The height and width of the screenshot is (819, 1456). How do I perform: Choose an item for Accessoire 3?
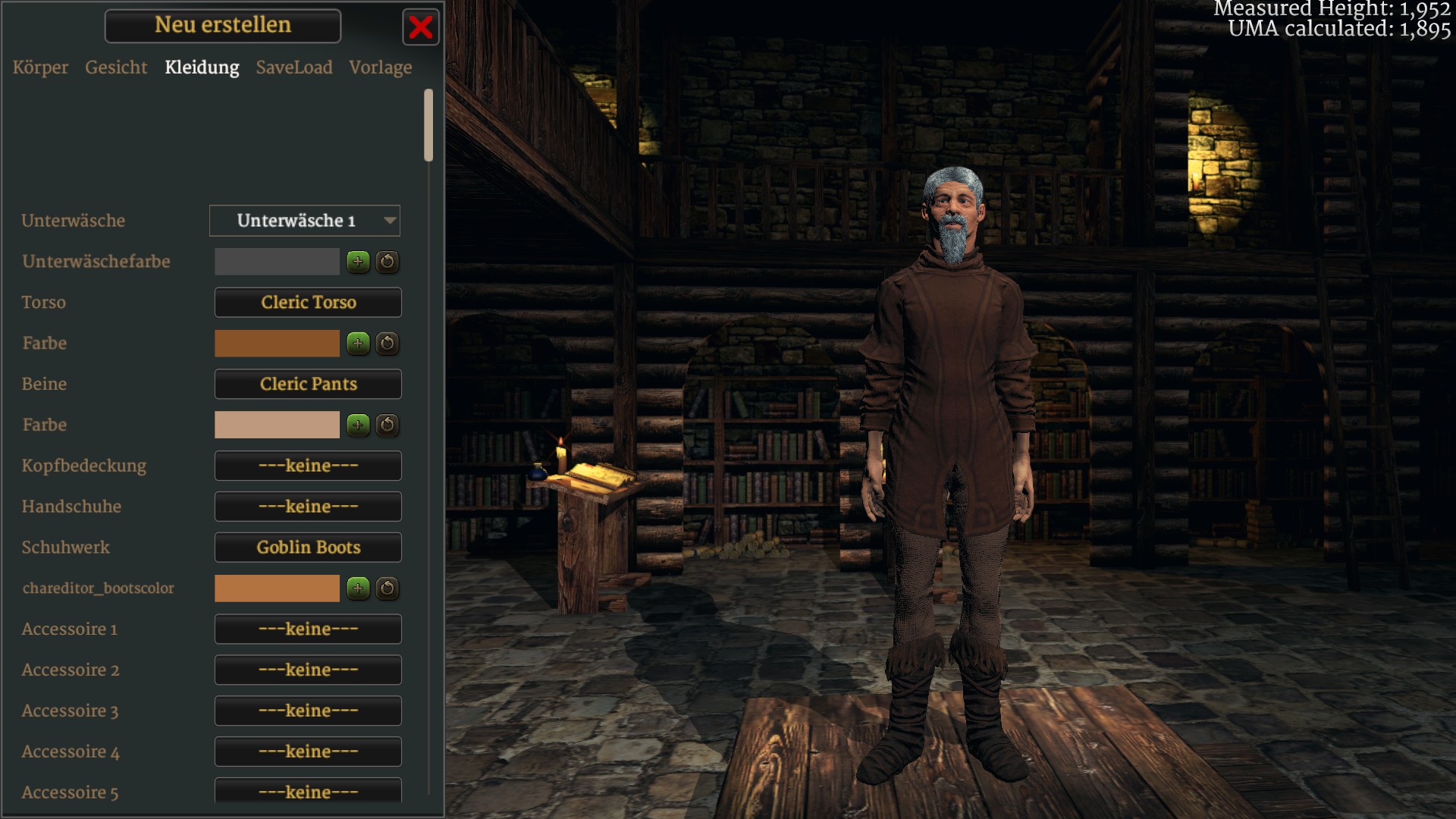[308, 711]
